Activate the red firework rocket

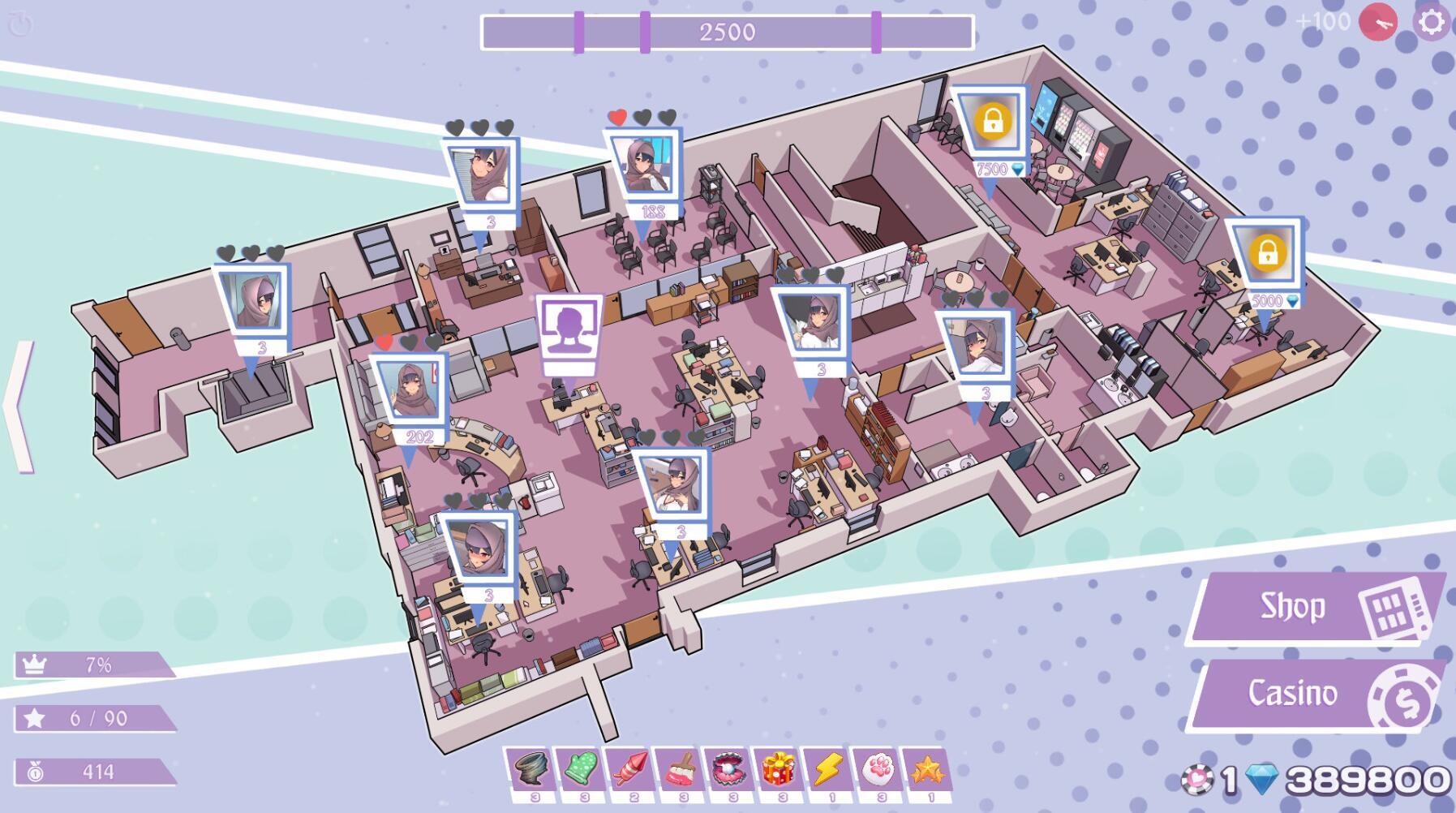click(629, 768)
